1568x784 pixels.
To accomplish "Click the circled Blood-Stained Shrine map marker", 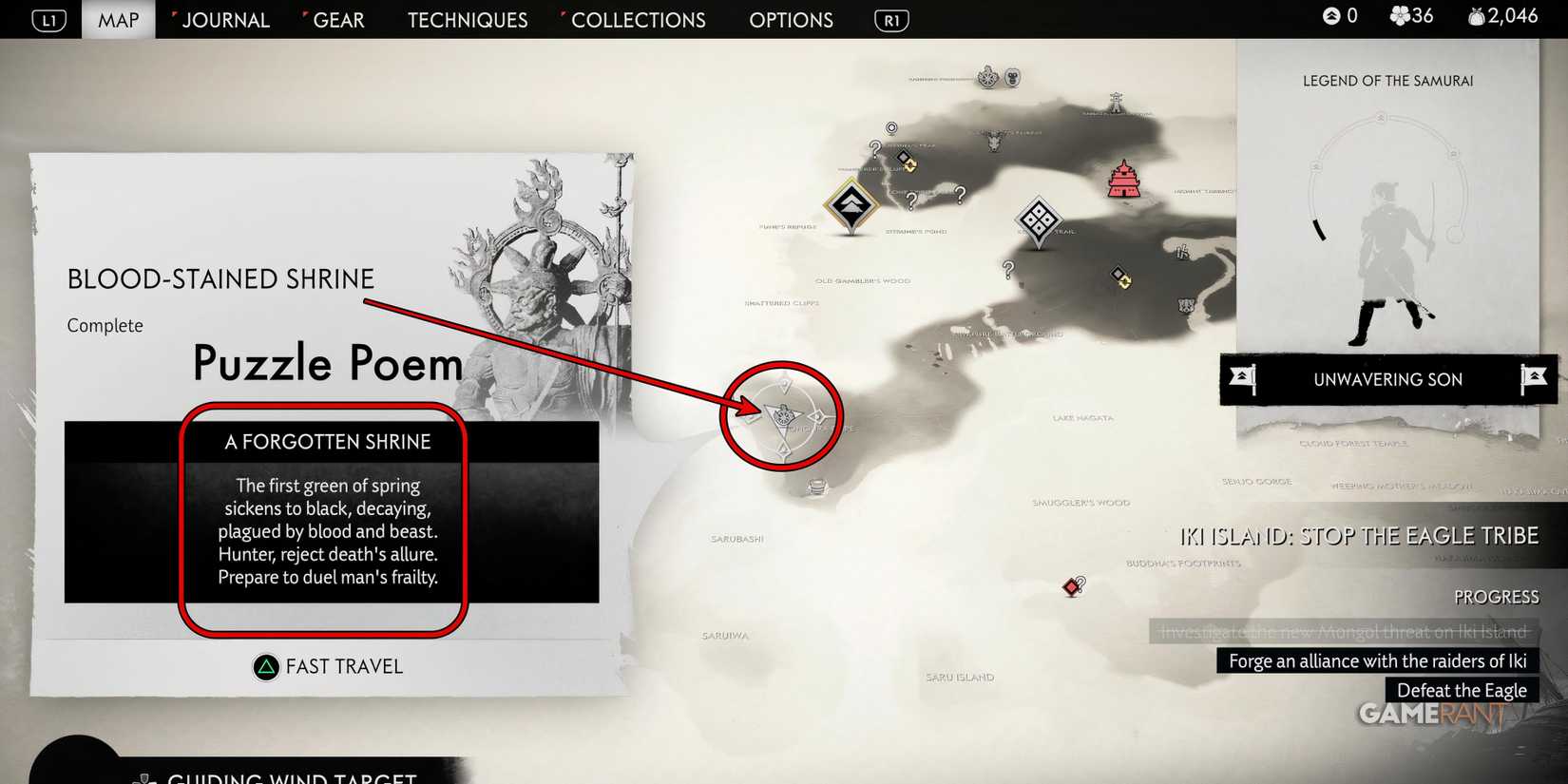I will coord(783,416).
